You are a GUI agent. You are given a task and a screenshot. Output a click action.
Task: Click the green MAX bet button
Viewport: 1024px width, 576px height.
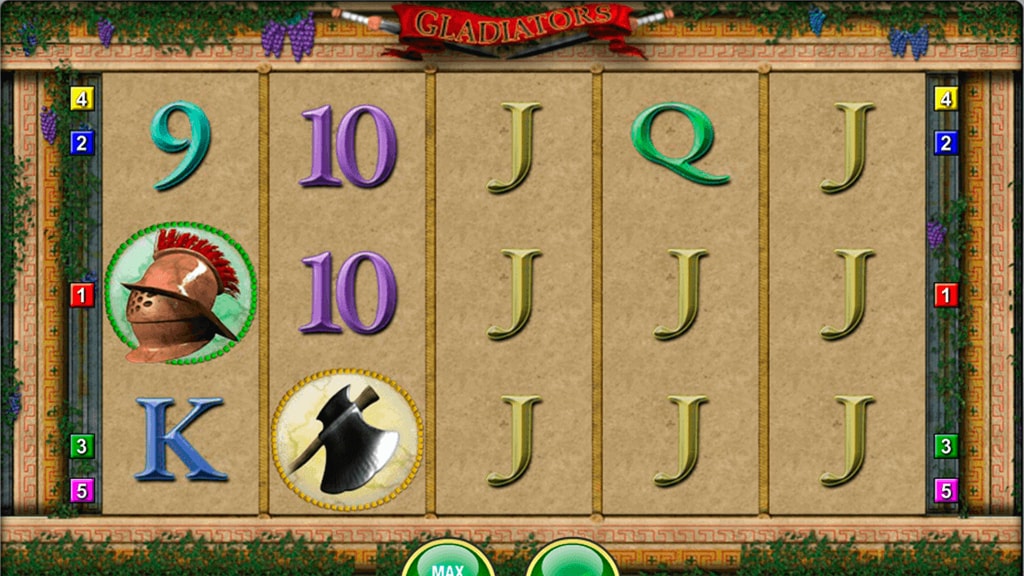(x=447, y=563)
